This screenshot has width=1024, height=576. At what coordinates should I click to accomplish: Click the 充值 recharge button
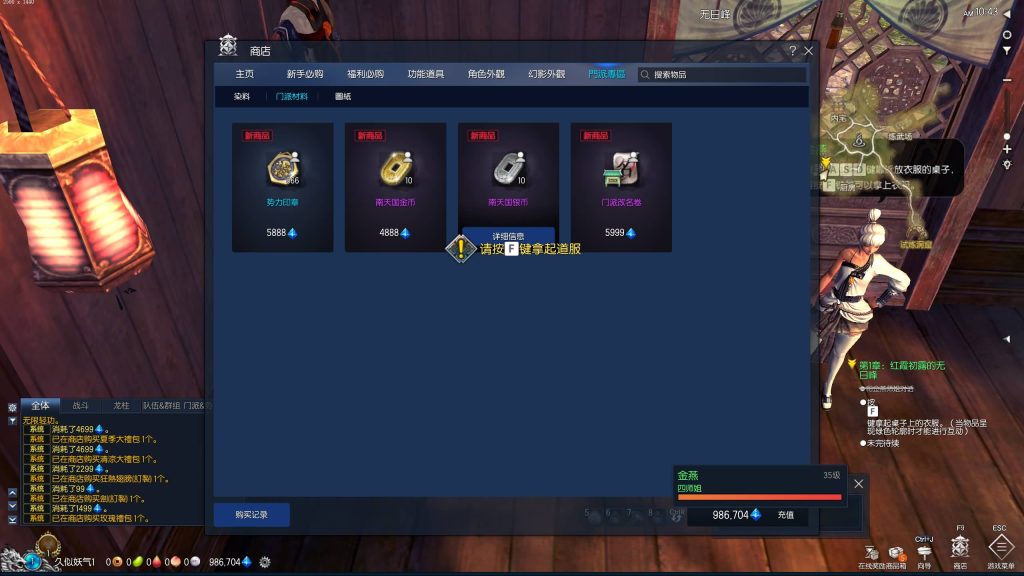[x=785, y=515]
